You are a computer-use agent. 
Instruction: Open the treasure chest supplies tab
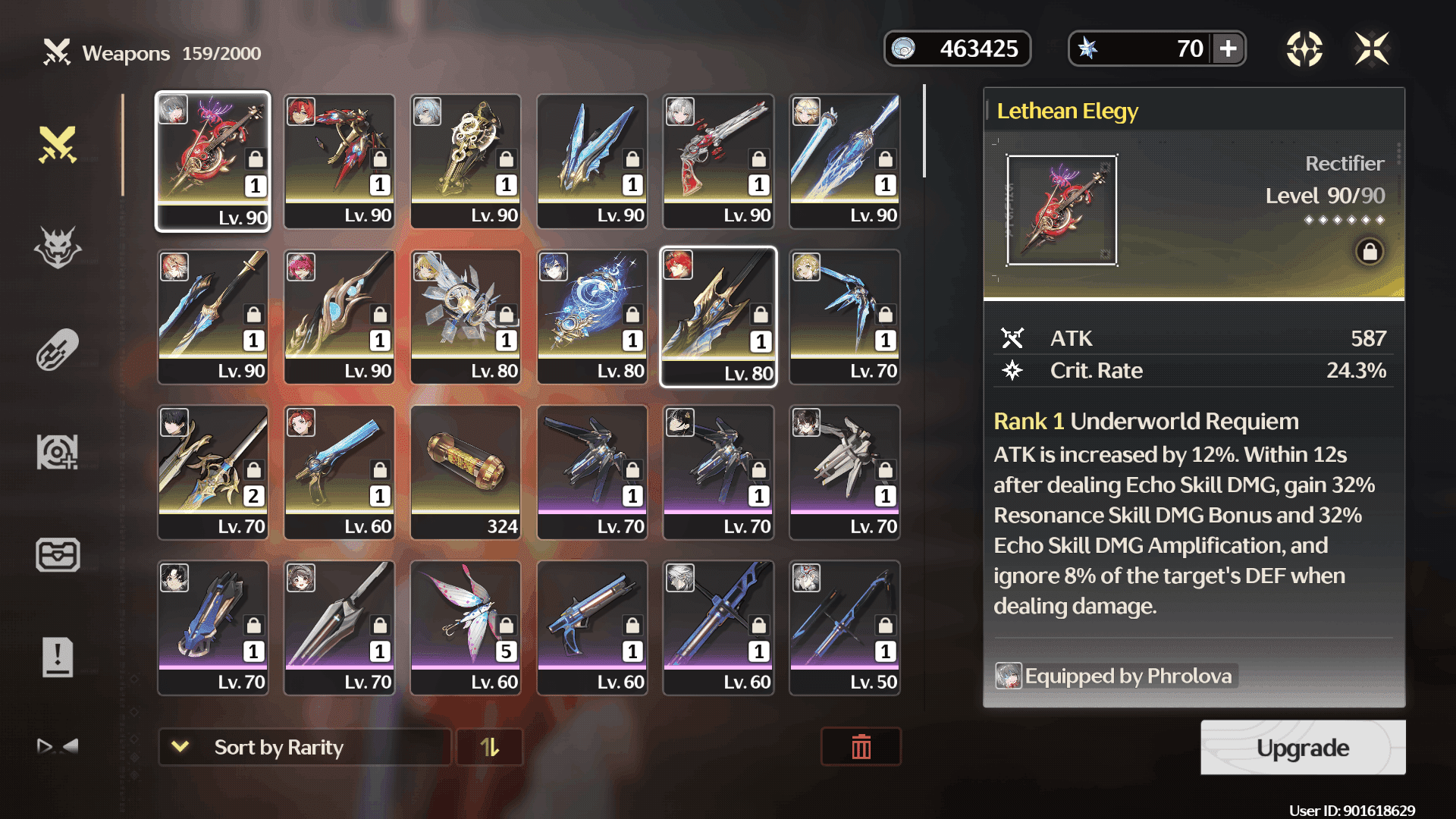[x=58, y=554]
